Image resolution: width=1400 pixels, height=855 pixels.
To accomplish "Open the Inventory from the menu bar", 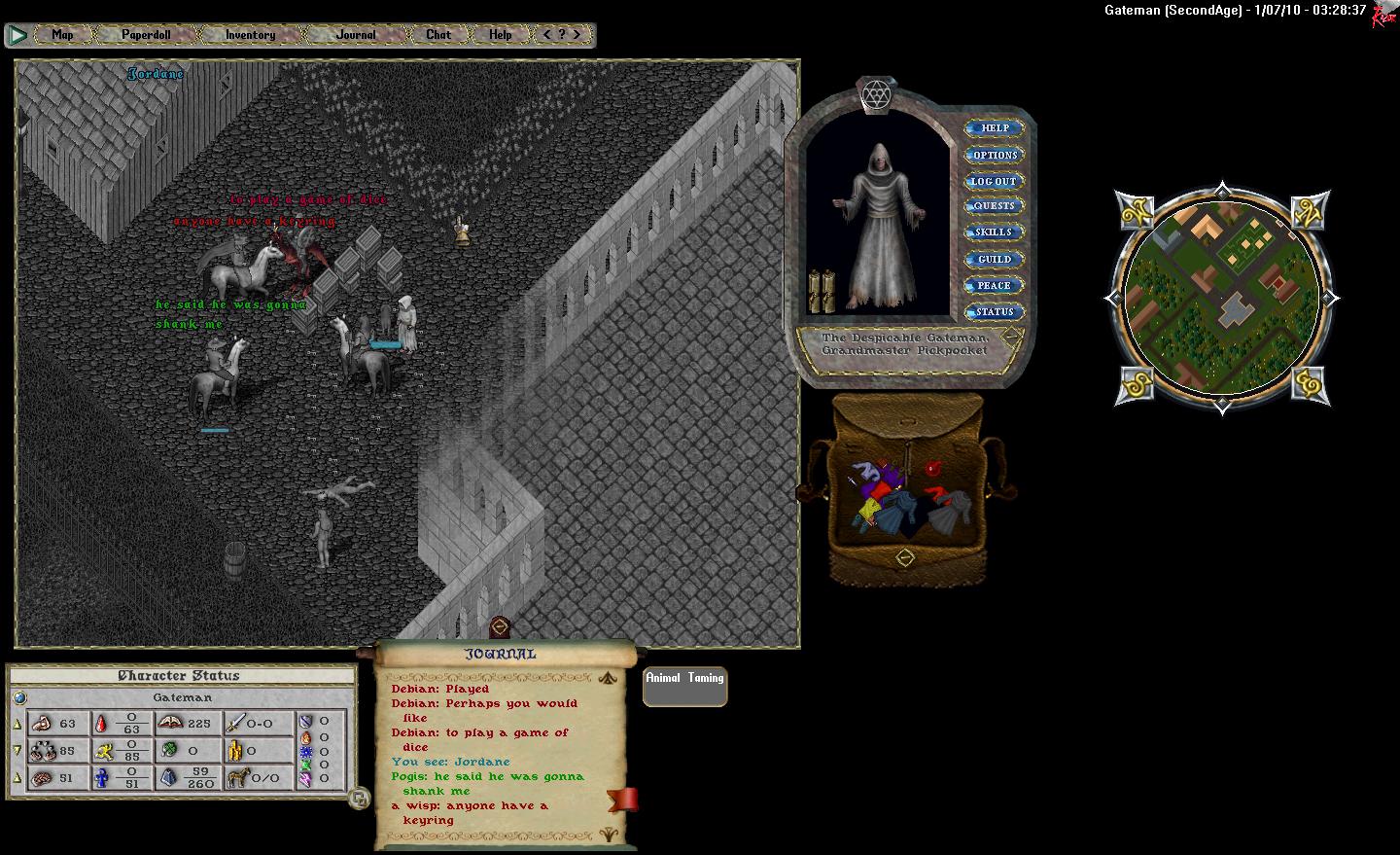I will point(250,35).
